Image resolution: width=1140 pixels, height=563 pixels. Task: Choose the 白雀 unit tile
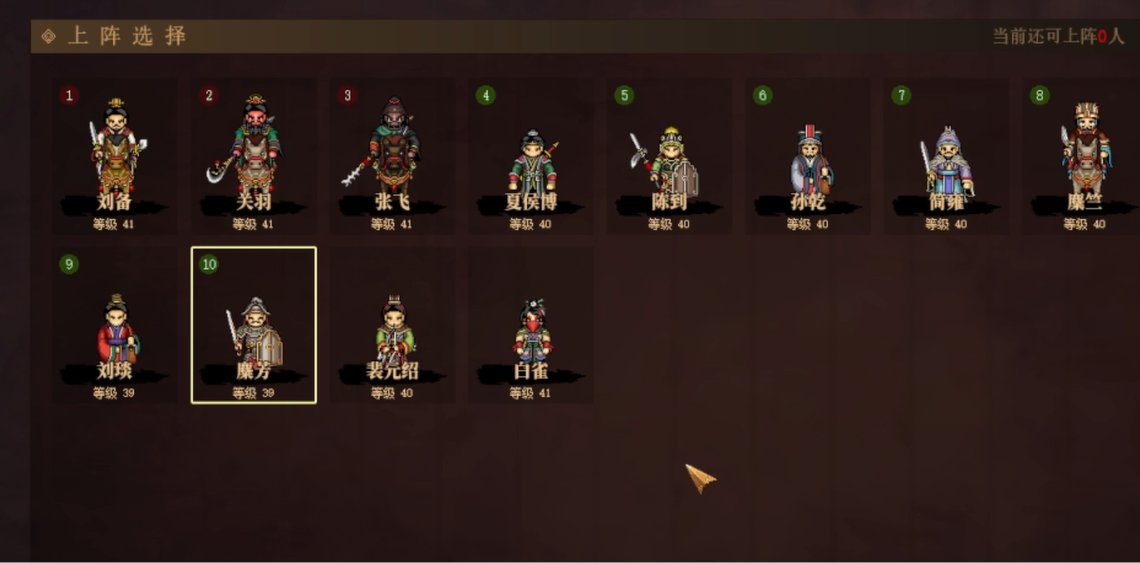pos(531,326)
